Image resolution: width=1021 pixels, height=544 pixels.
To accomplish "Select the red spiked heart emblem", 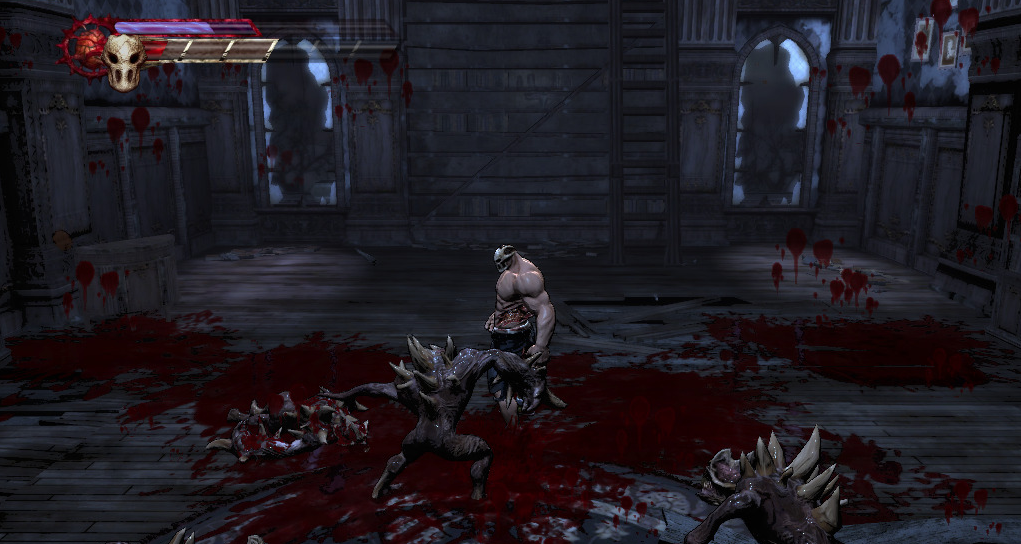I will 86,47.
